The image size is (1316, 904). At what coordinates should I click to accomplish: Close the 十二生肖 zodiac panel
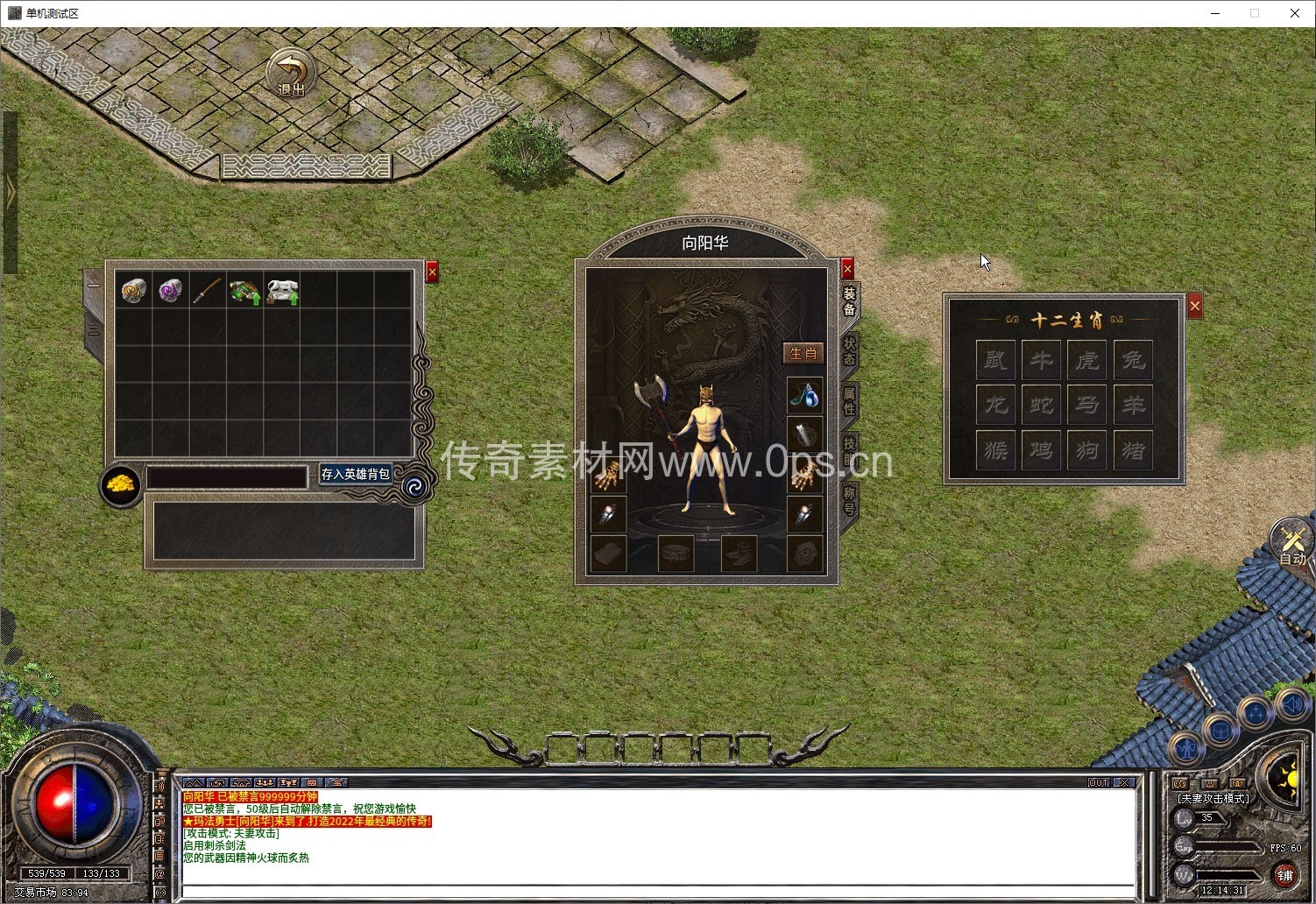point(1195,306)
